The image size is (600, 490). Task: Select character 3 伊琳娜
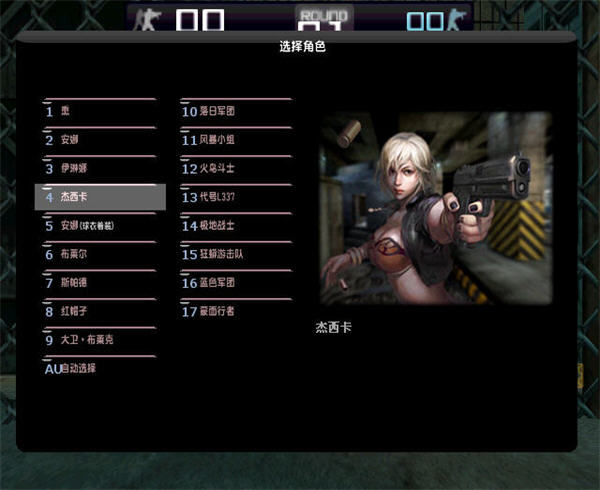point(98,169)
